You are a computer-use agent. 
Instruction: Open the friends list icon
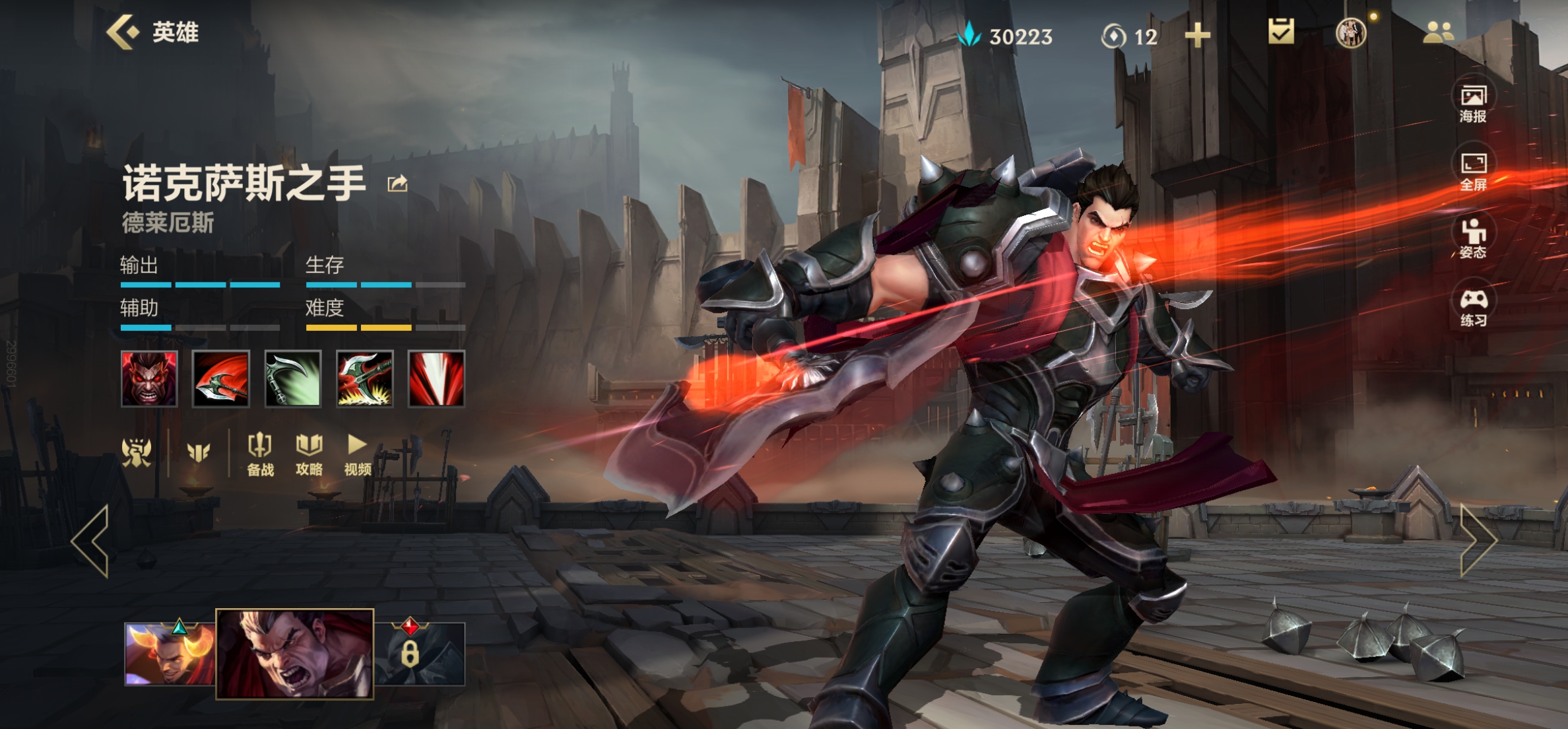[1438, 32]
